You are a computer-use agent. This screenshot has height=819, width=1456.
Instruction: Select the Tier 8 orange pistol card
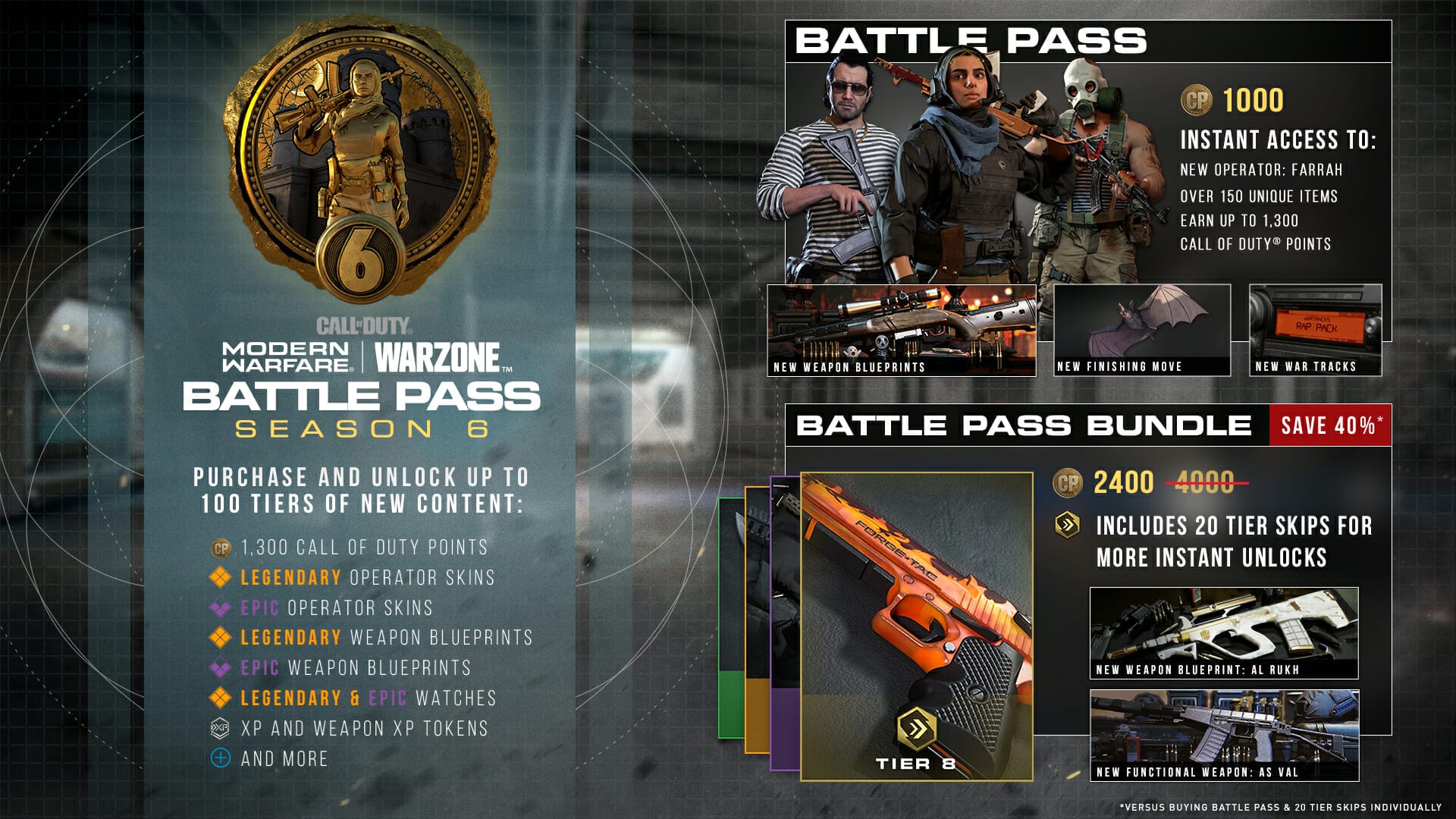coord(916,626)
